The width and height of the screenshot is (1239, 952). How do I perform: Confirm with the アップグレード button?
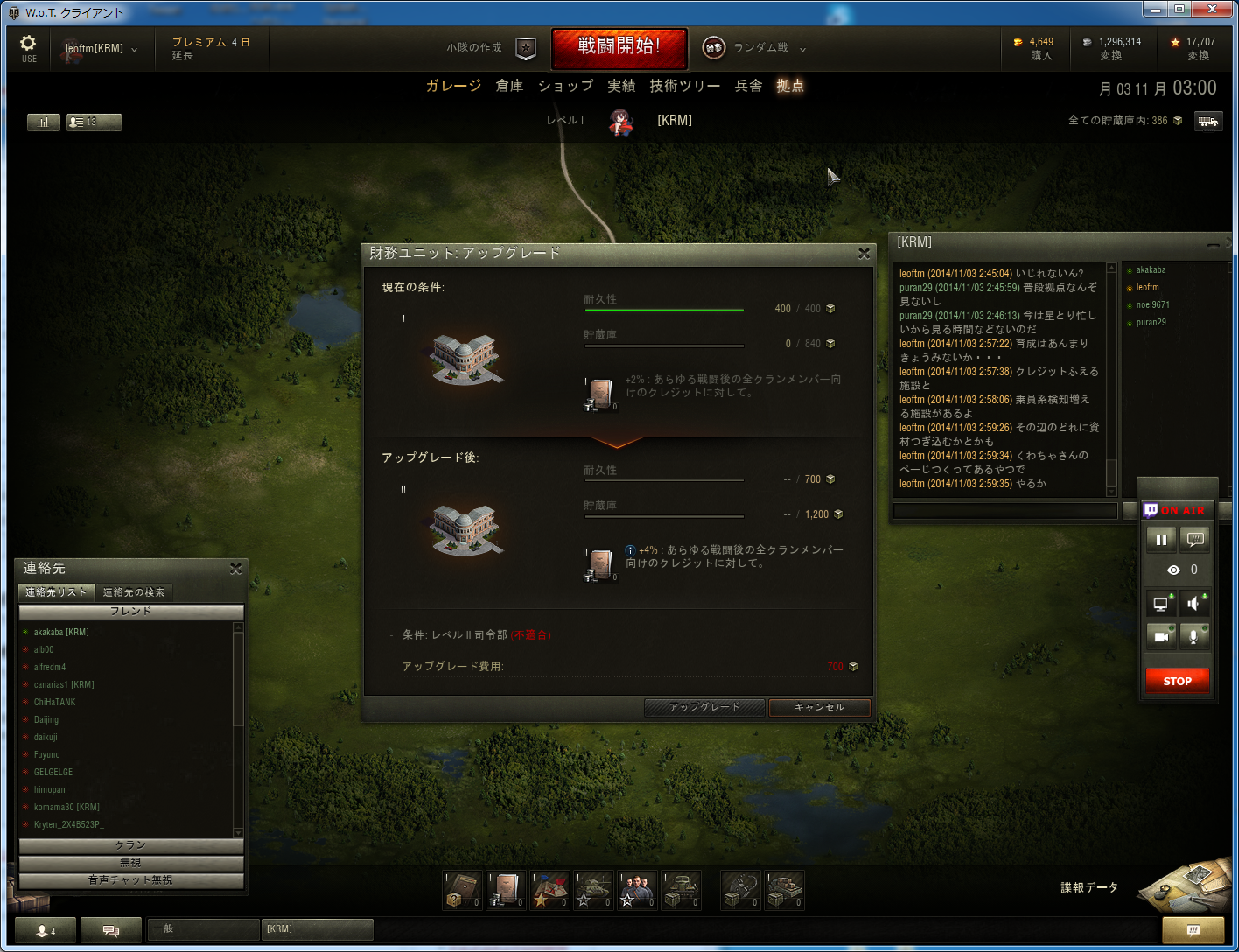(704, 707)
